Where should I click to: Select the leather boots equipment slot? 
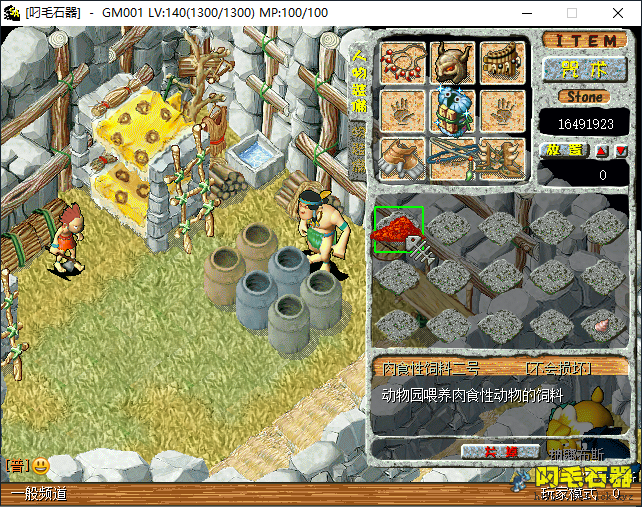[x=402, y=158]
